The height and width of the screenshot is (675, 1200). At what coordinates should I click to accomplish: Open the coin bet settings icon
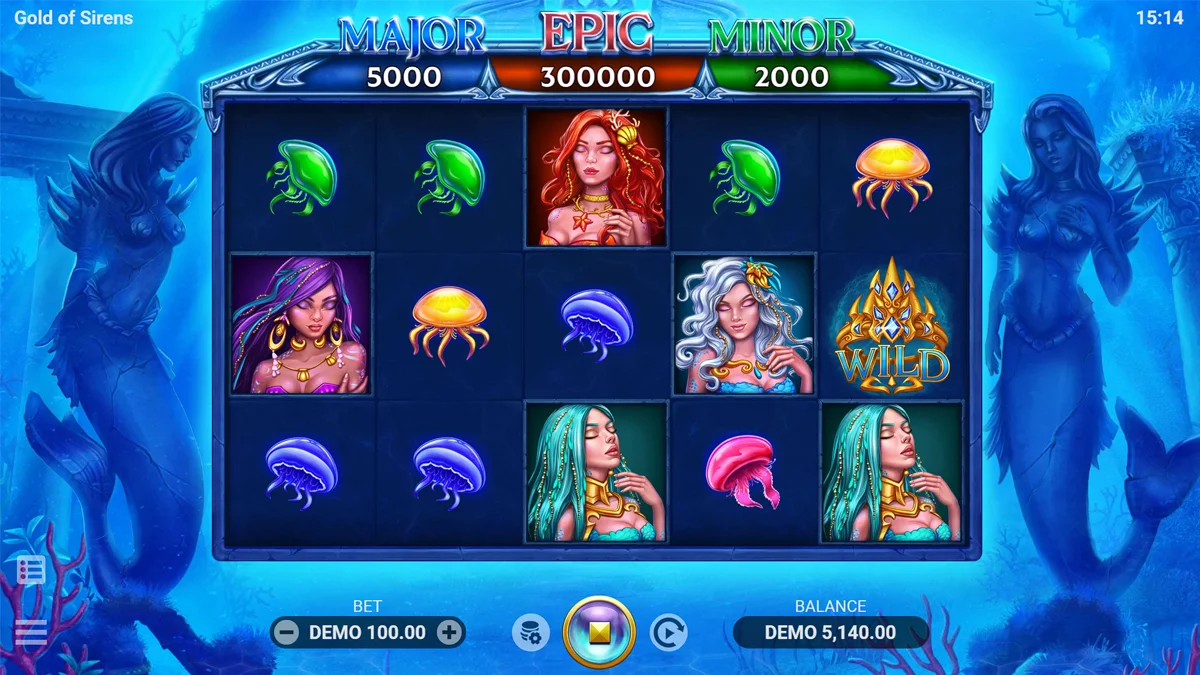pyautogui.click(x=531, y=632)
